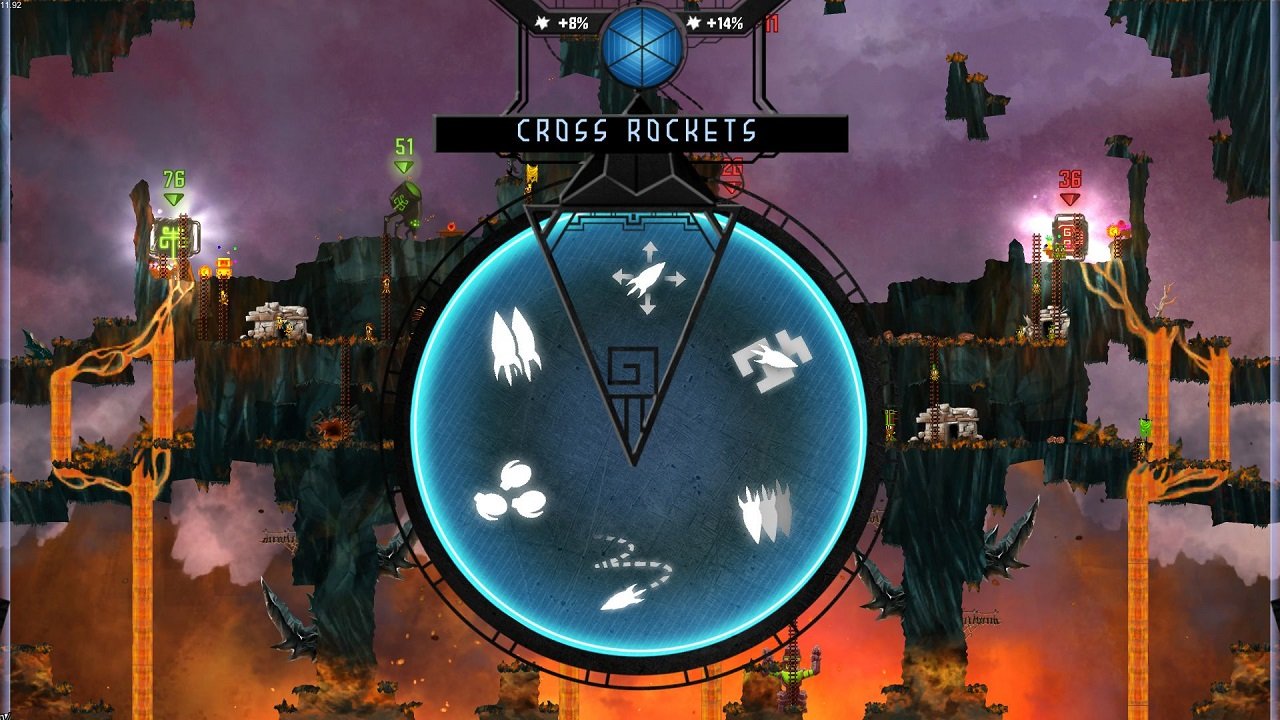The image size is (1280, 720).
Task: Click the CROSS ROCKETS weapon name banner
Action: coord(638,128)
